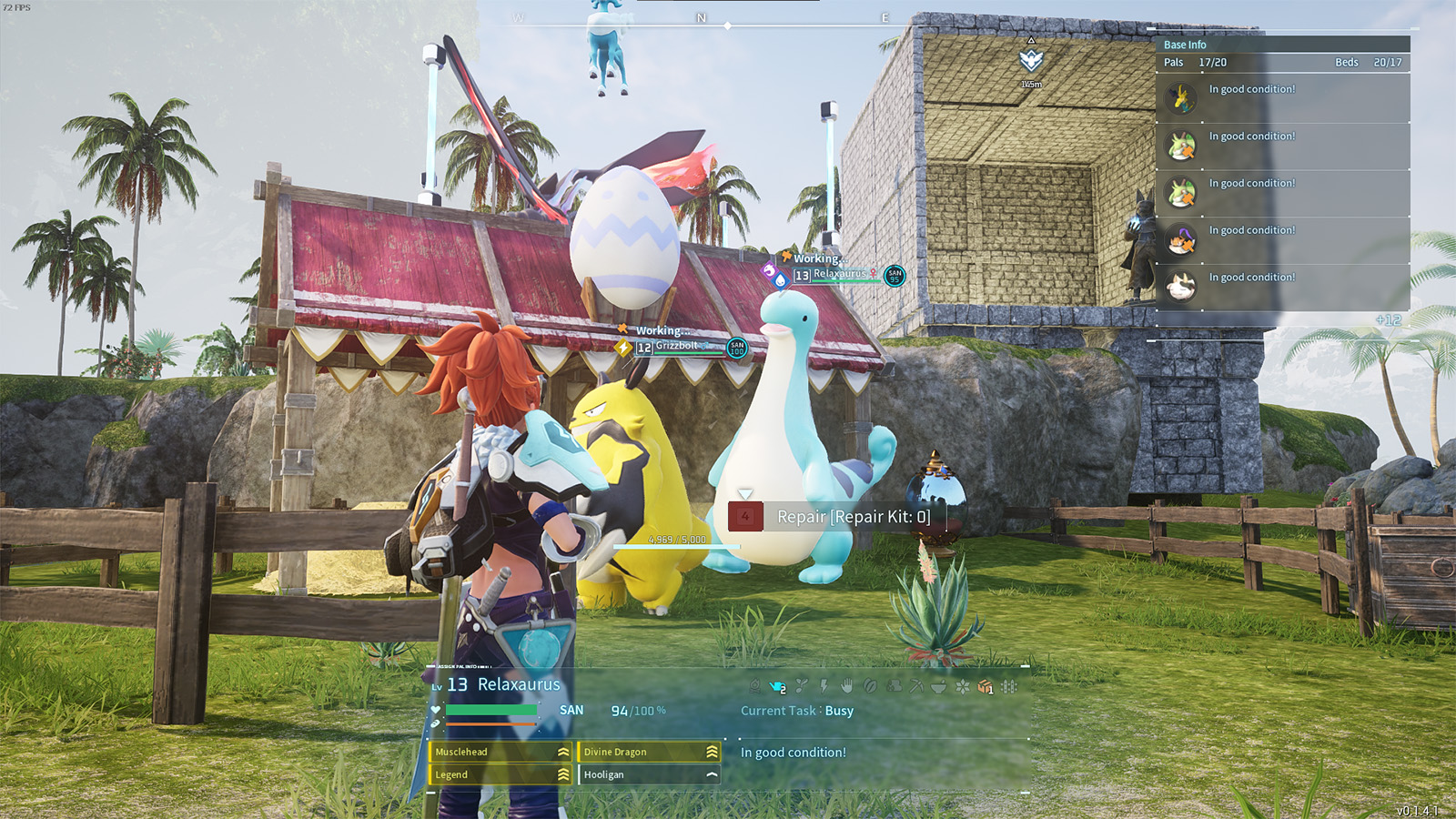Open the Base Info panel header

(1185, 45)
